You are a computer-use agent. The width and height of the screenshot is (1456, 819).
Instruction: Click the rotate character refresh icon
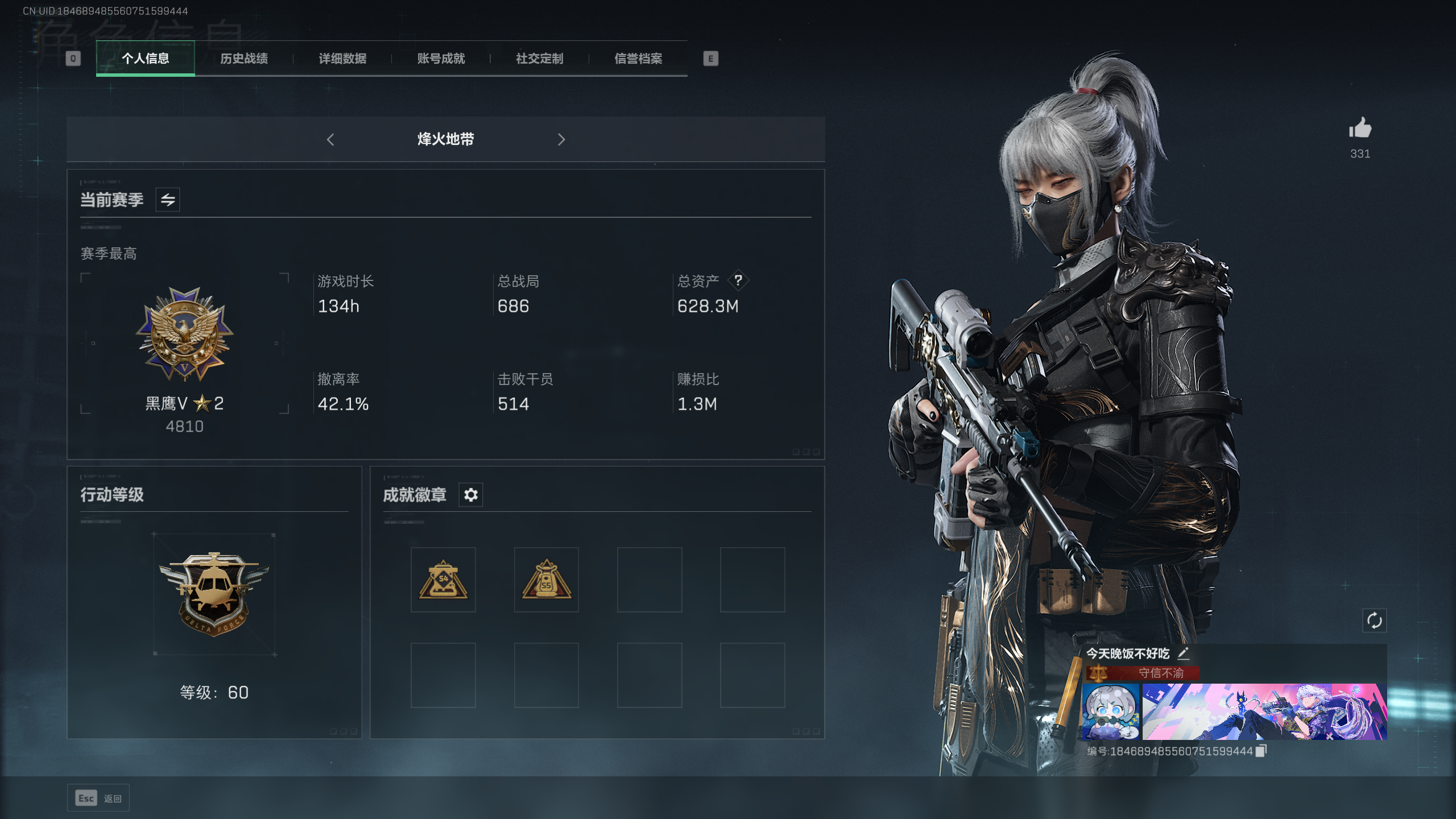[1374, 621]
